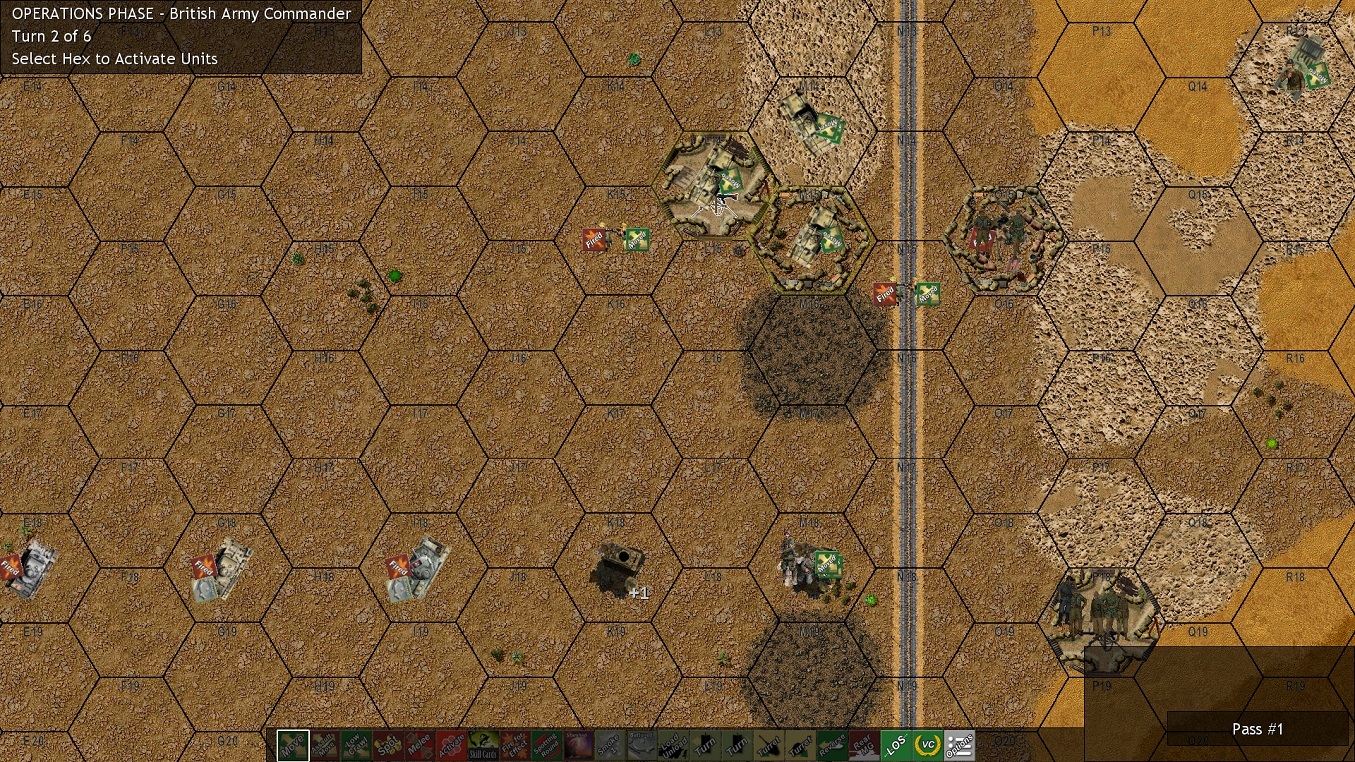Select the Melee attack icon
Screen dimensions: 1355x762
coord(422,745)
